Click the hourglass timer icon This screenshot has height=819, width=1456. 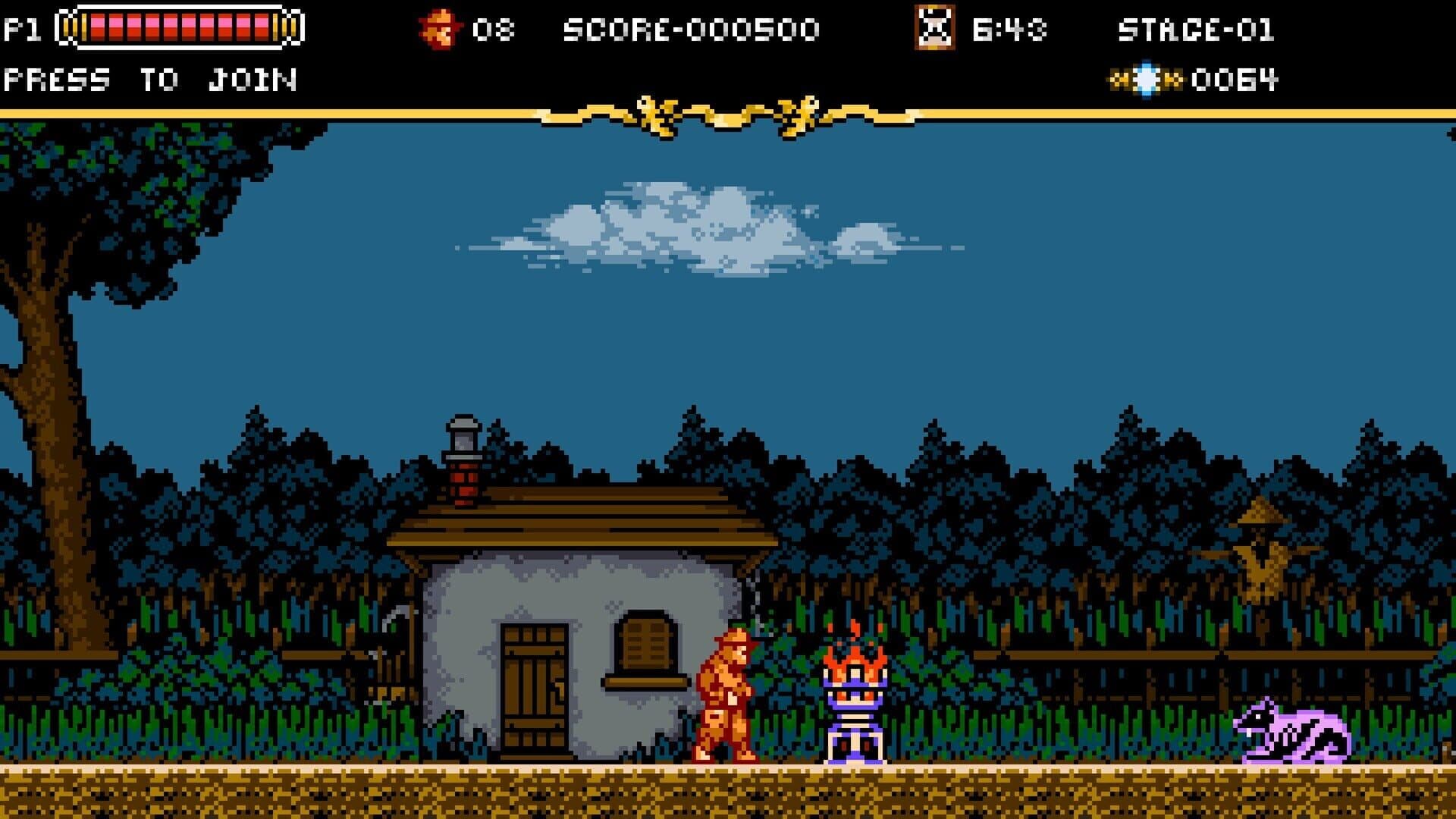point(934,27)
